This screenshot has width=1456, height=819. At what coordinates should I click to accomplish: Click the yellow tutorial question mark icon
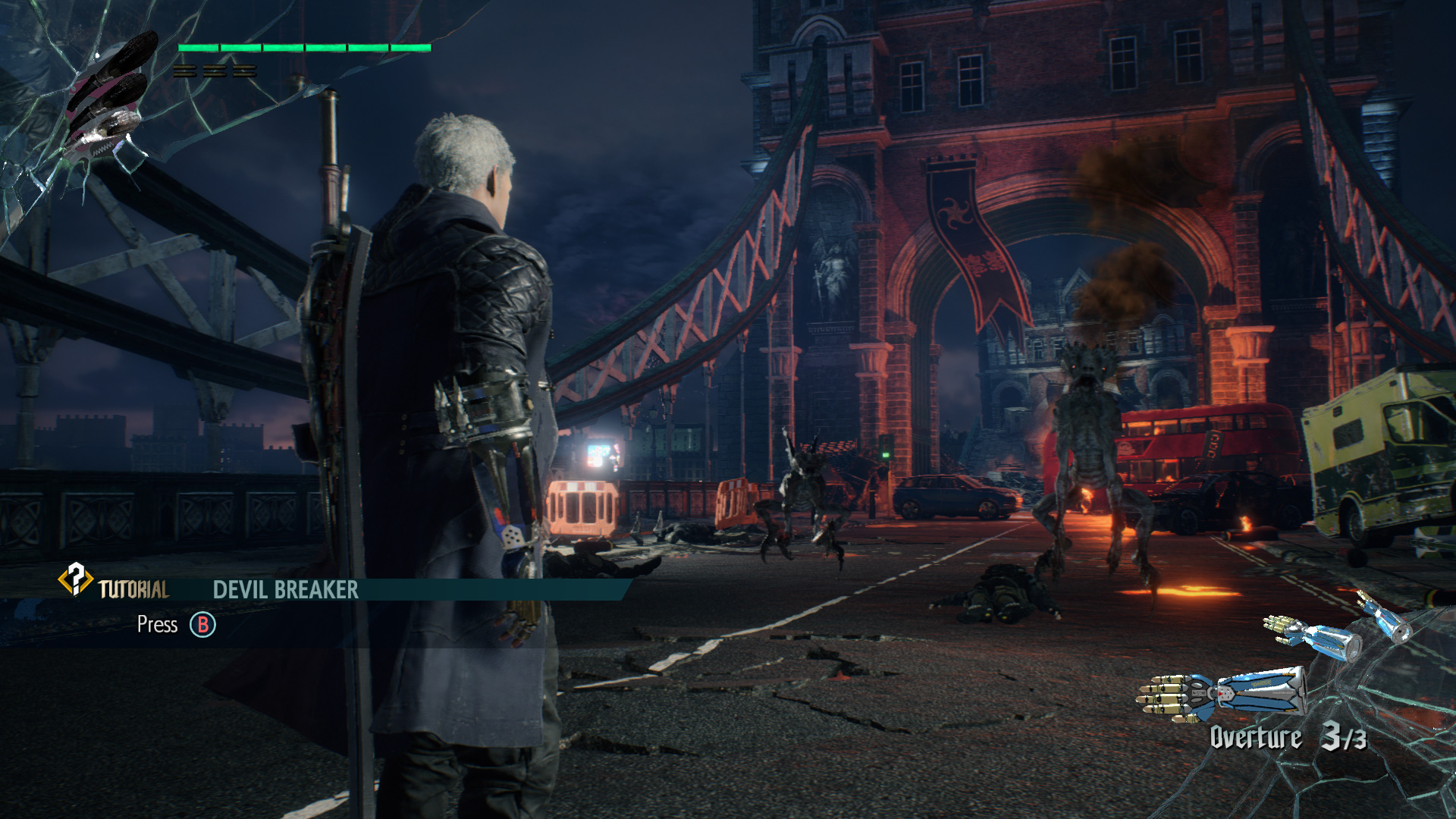pyautogui.click(x=75, y=580)
